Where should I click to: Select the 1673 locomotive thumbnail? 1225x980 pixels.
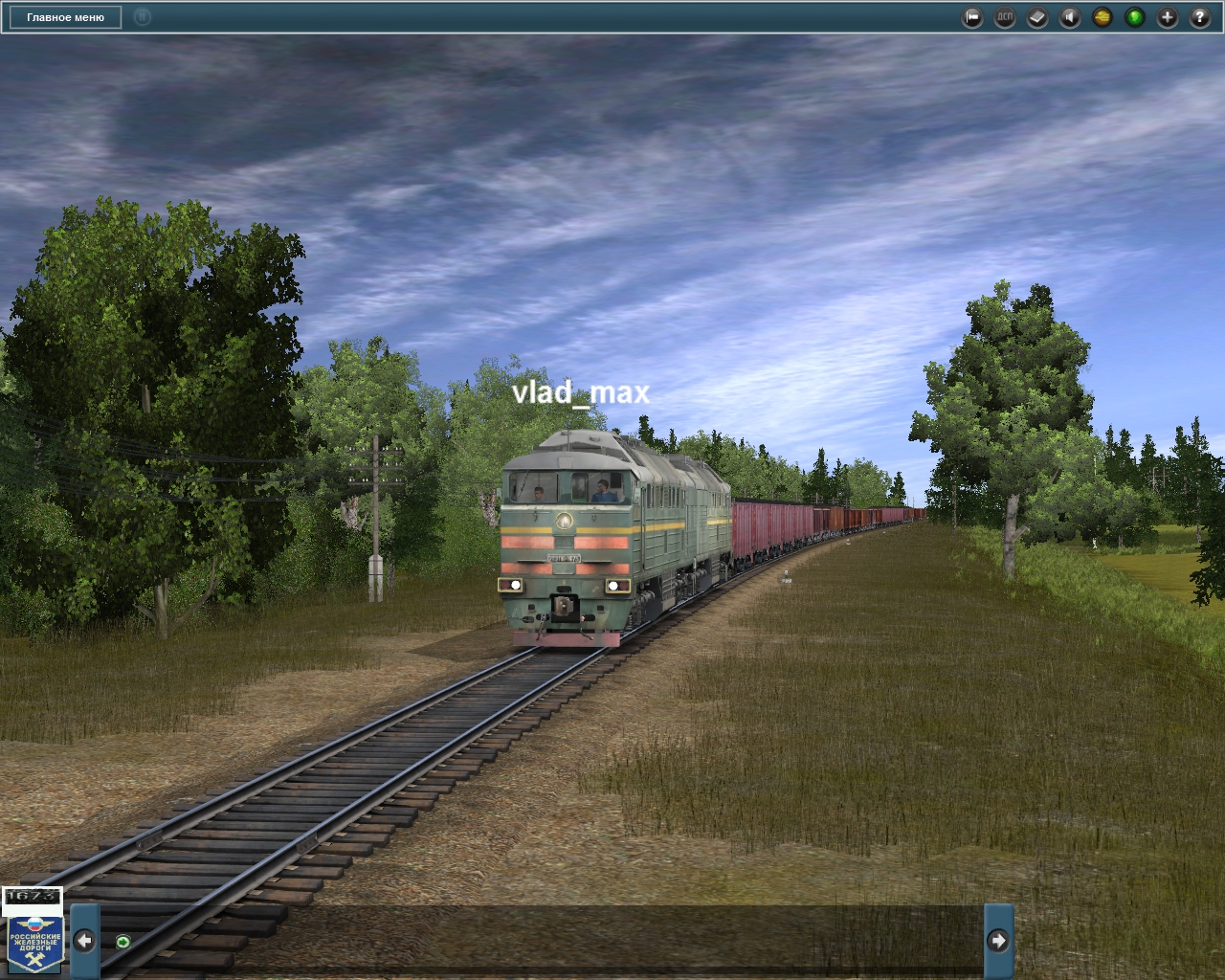tap(32, 897)
